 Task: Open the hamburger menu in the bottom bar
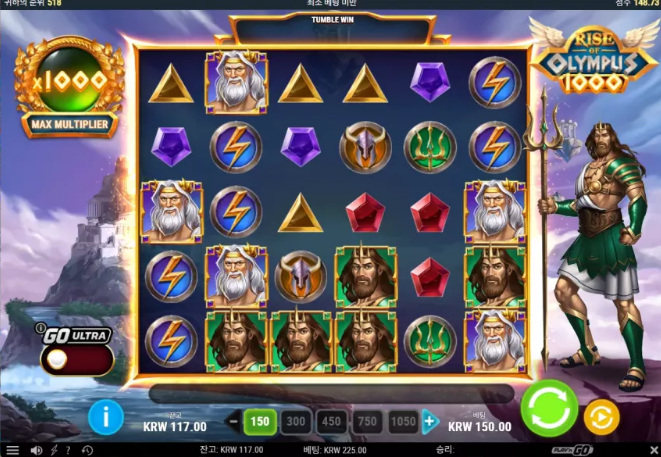(12, 450)
